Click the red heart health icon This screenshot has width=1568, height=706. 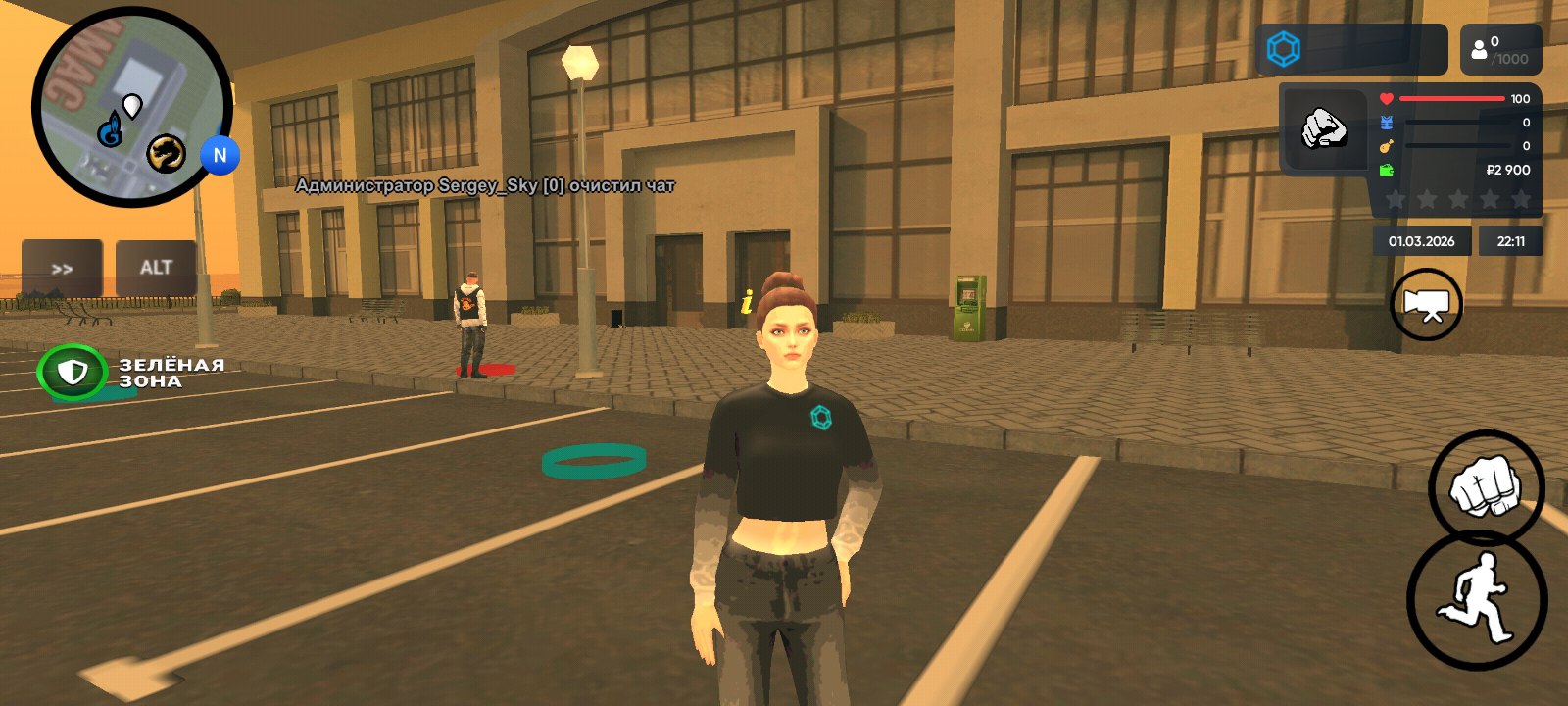click(x=1385, y=98)
